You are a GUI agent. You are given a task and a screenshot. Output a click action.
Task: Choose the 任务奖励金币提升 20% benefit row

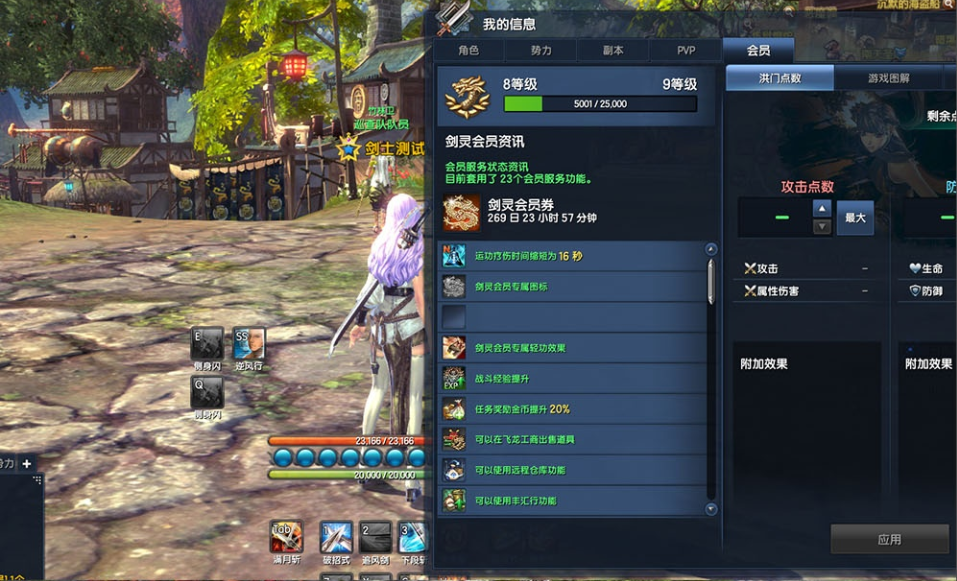pyautogui.click(x=574, y=409)
